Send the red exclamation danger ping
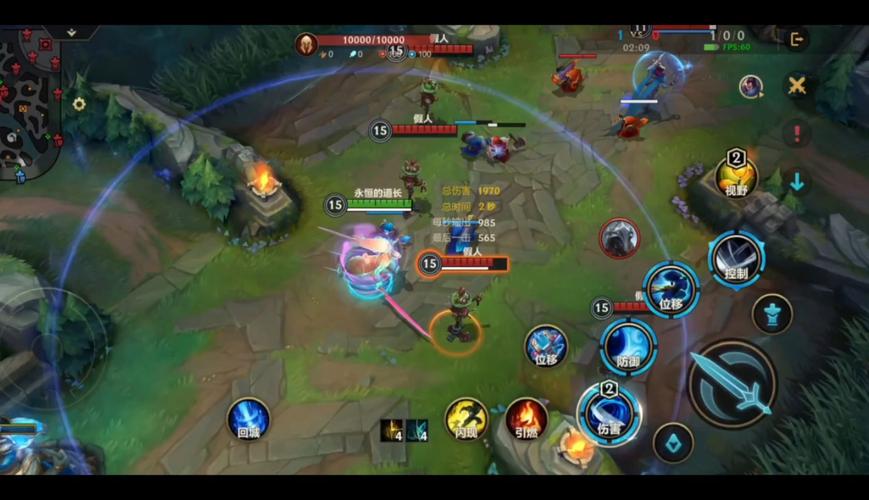This screenshot has height=500, width=869. [x=797, y=133]
